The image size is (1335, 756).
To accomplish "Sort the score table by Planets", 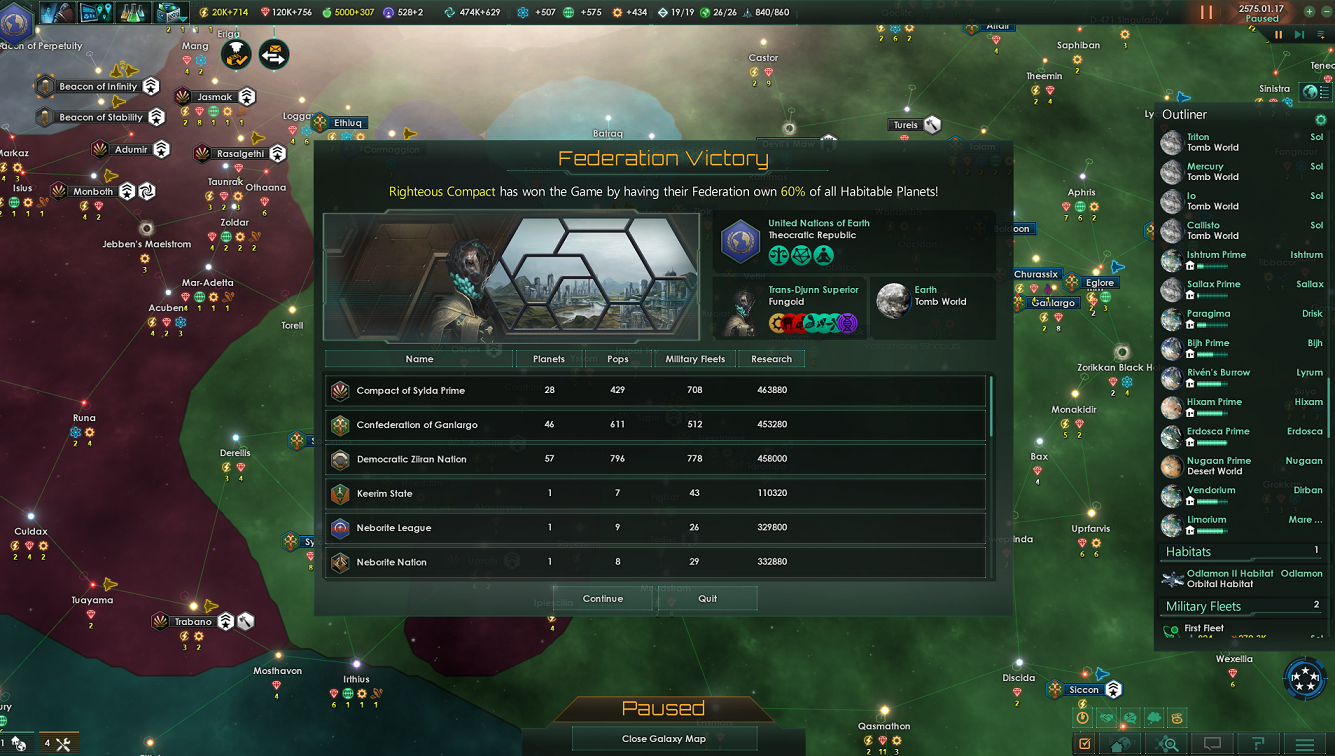I will point(548,359).
